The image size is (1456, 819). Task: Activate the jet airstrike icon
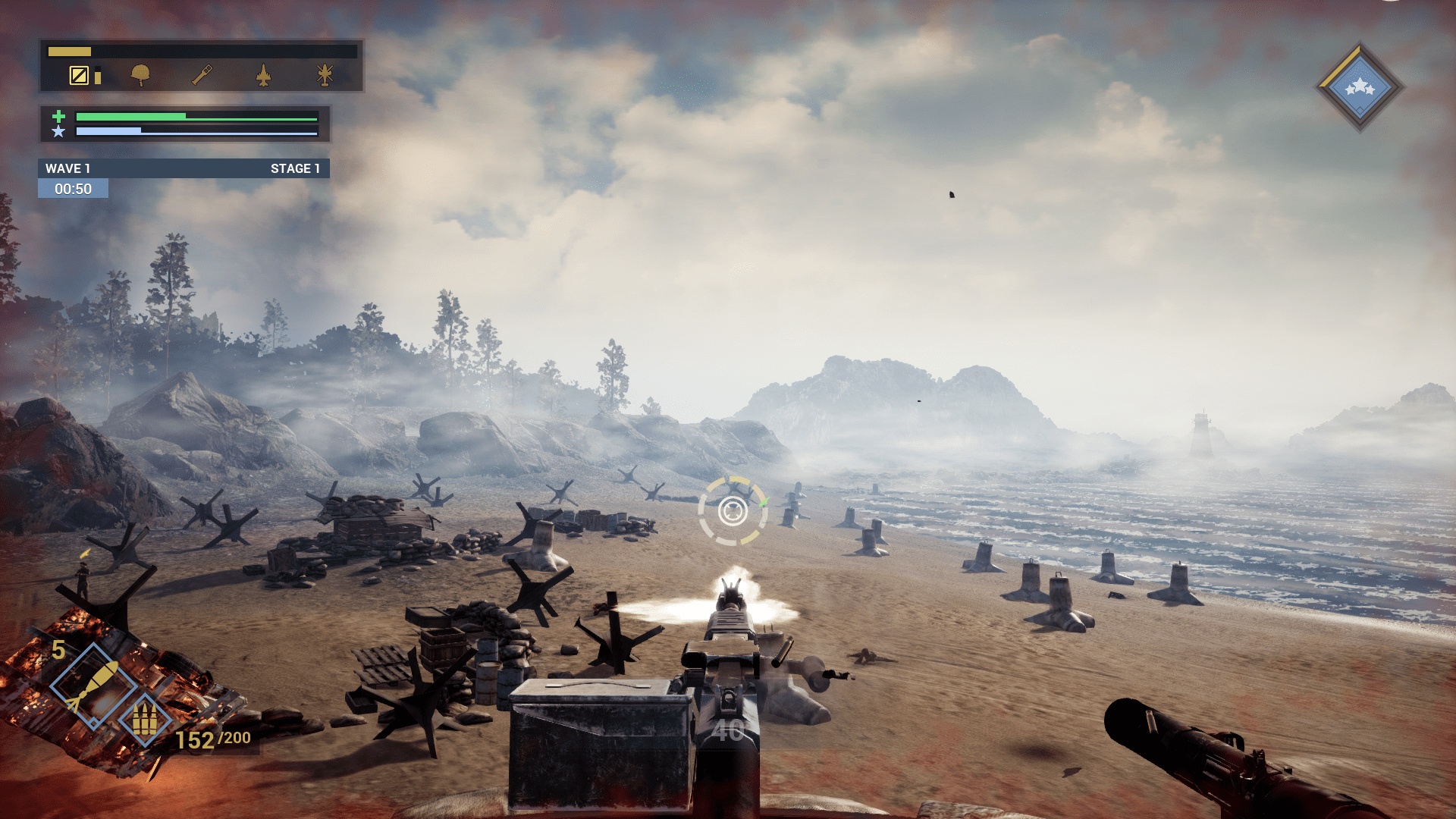[x=264, y=75]
